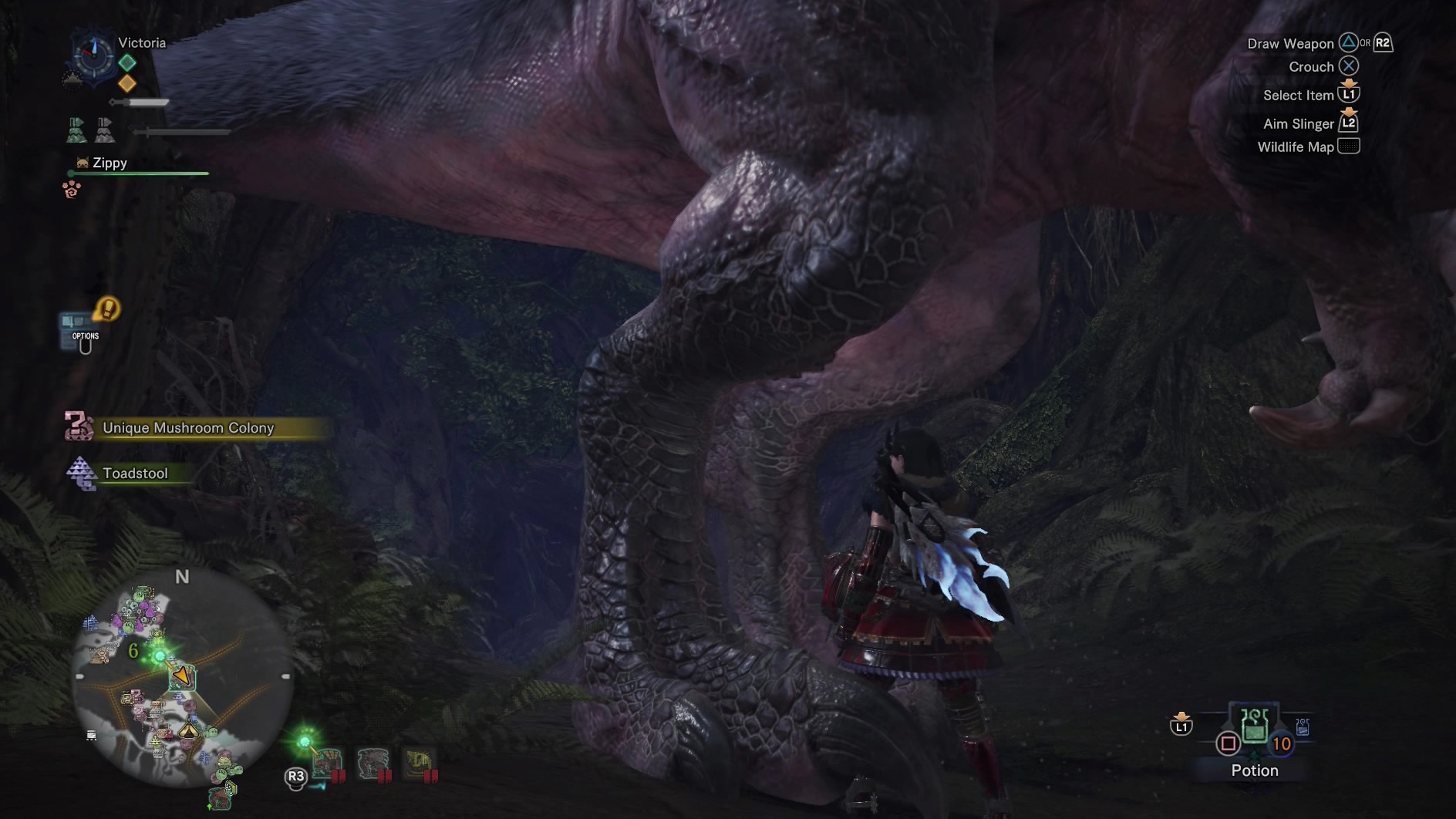
Task: Select the Unique Mushroom Colony entry
Action: tap(187, 428)
